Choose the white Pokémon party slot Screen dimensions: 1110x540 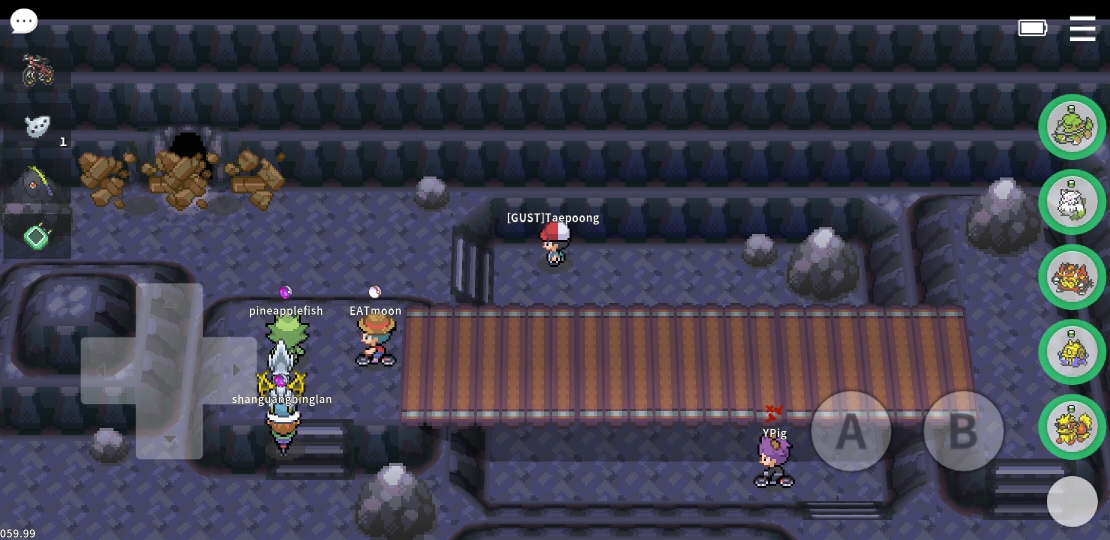pos(1072,202)
